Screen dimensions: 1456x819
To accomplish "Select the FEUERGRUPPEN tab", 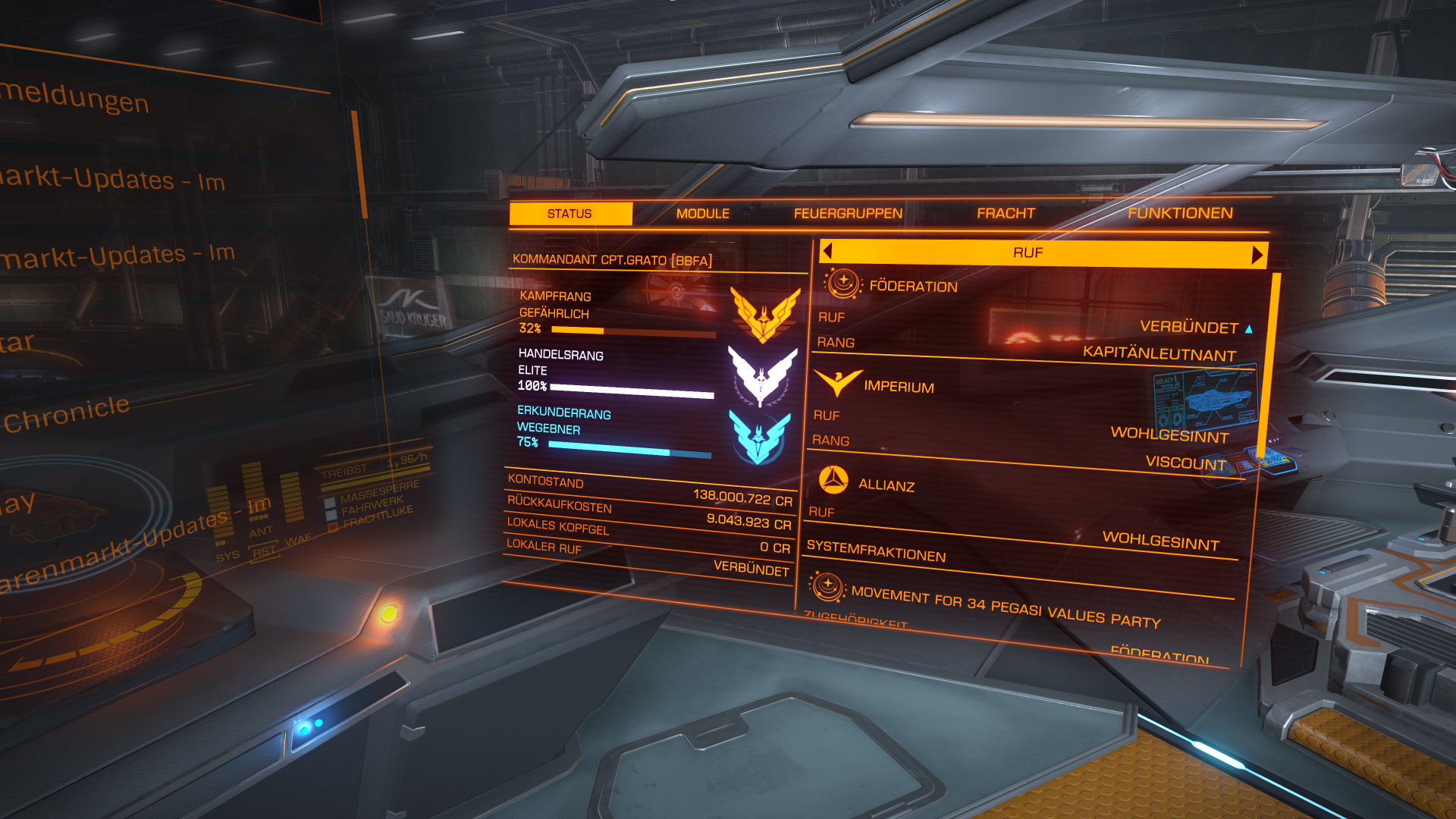I will tap(848, 214).
